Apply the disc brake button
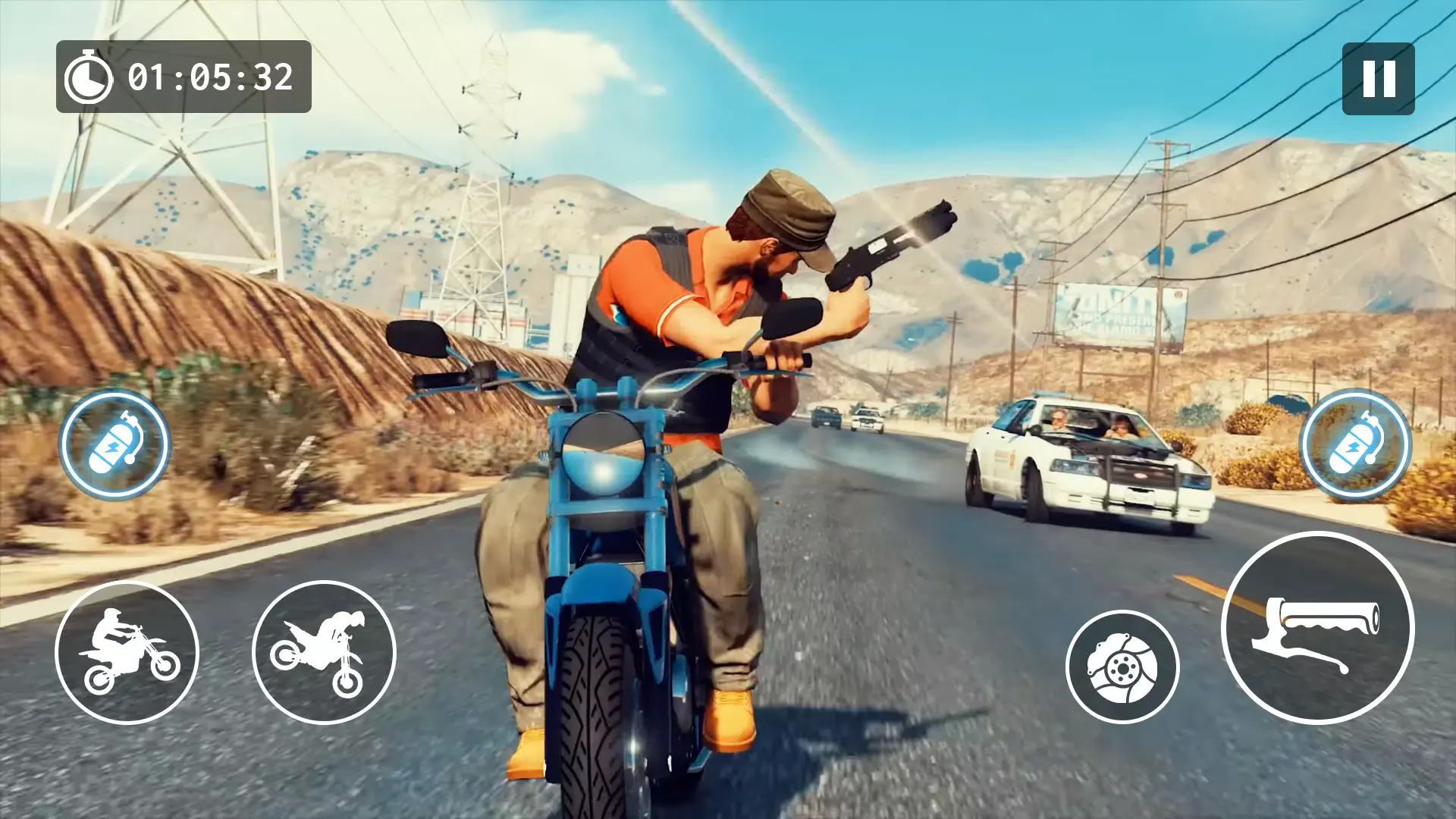Screen dimensions: 1456x819 (x=1122, y=667)
